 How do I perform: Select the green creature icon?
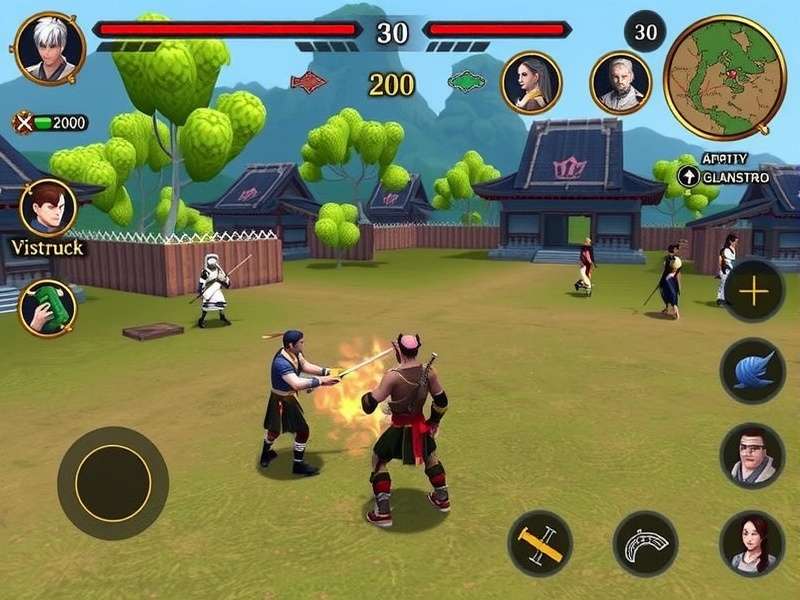pyautogui.click(x=466, y=80)
